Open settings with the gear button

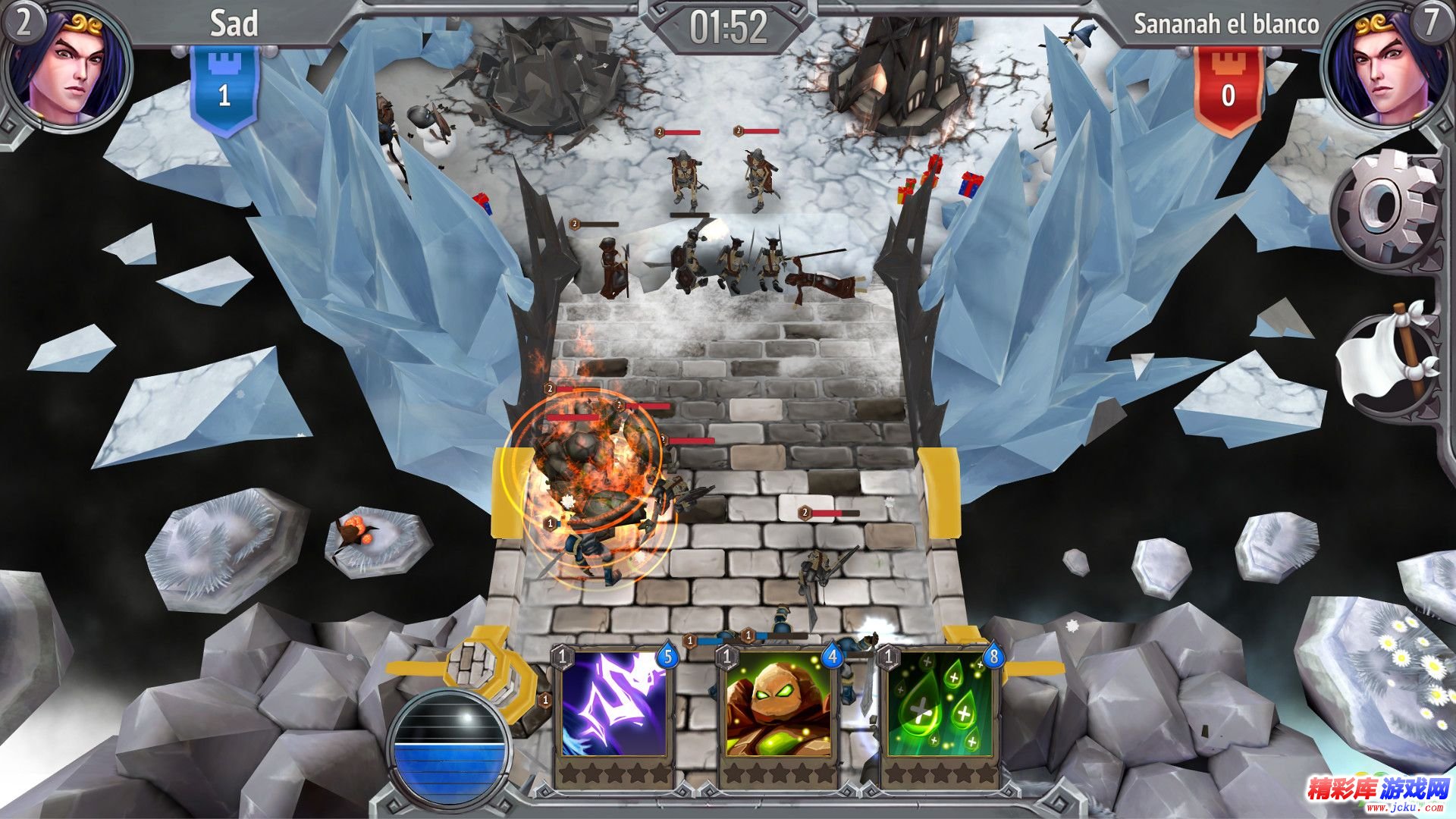click(x=1385, y=207)
